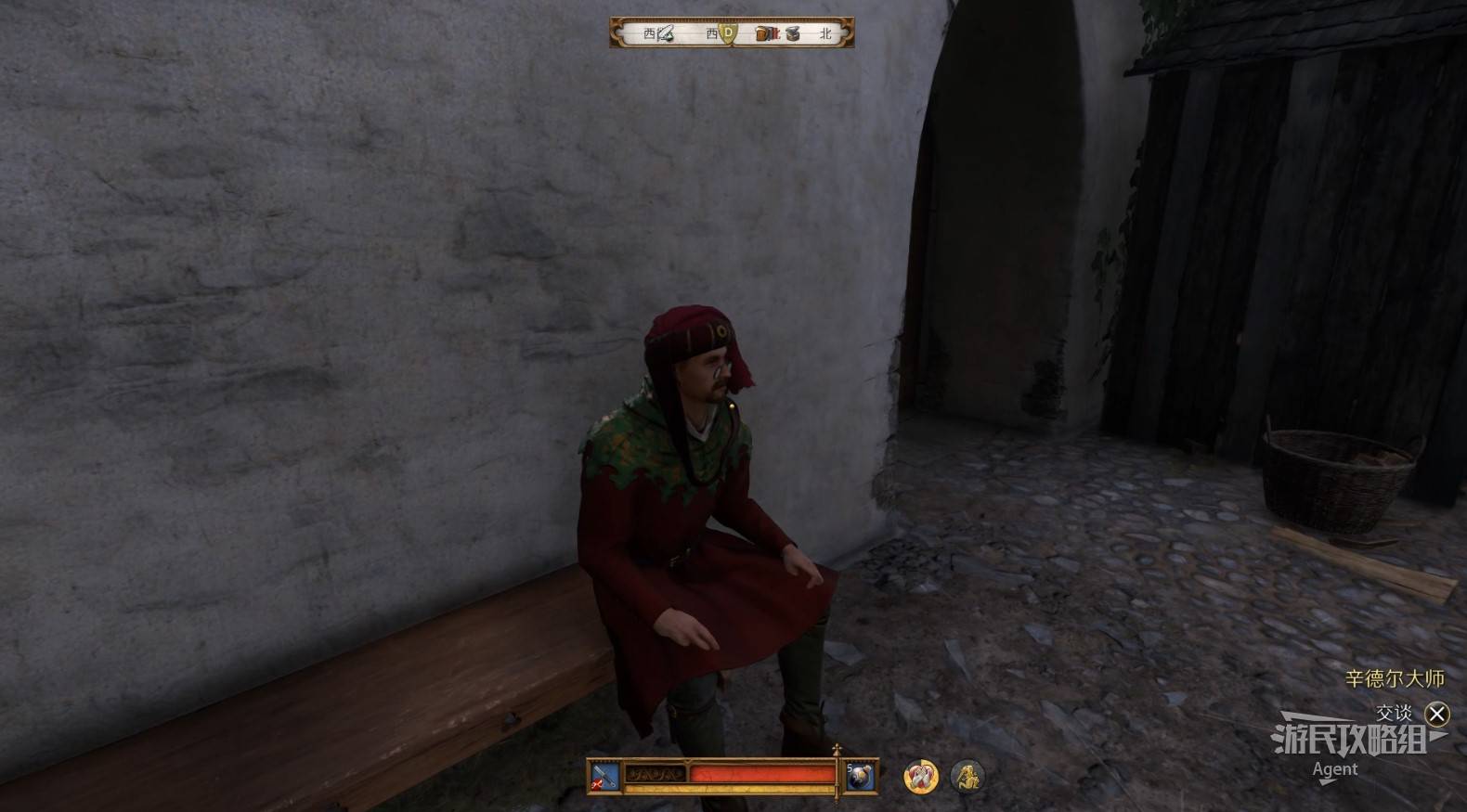Open the golden figure status effect icon

(x=967, y=776)
